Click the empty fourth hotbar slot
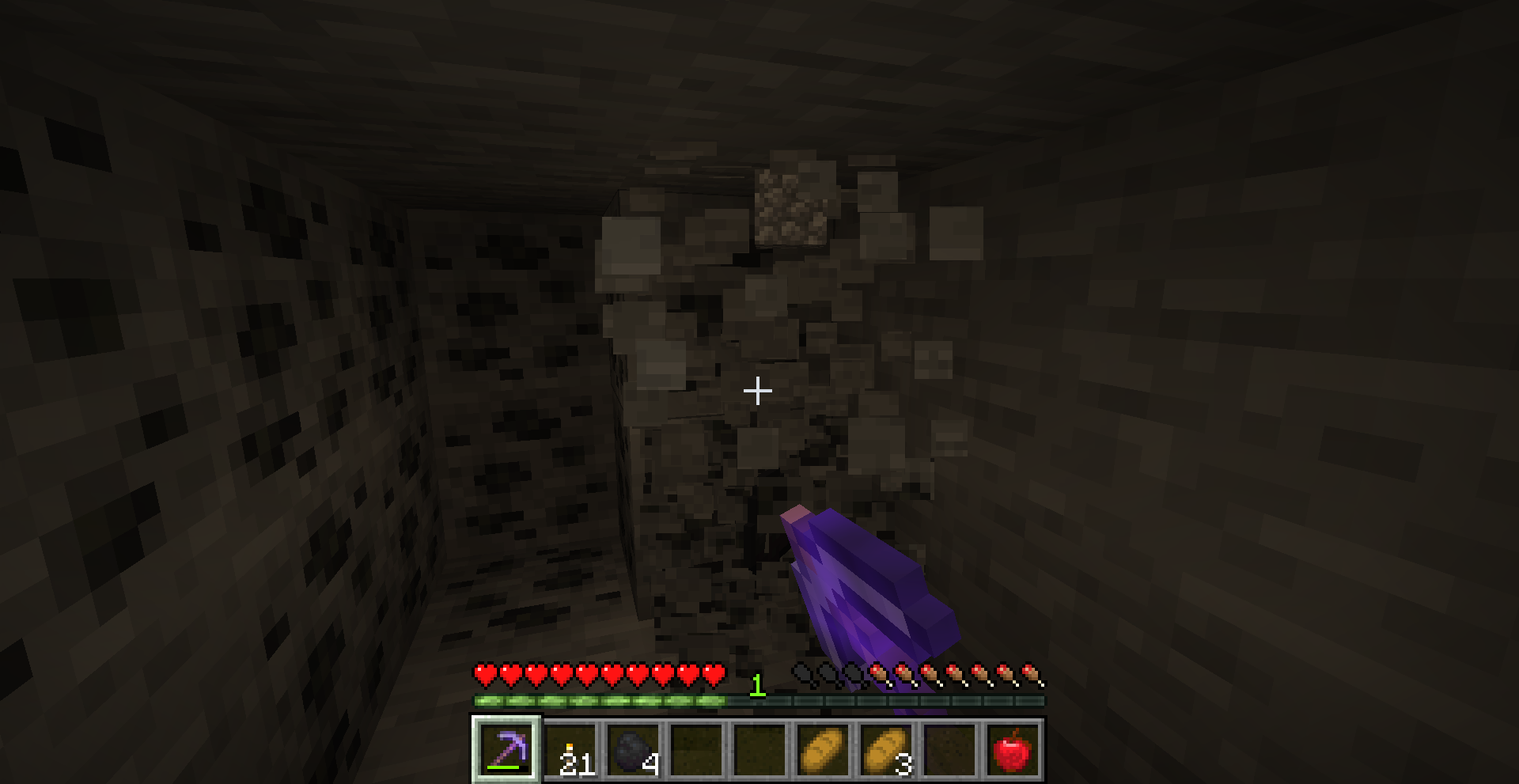Image resolution: width=1519 pixels, height=784 pixels. [698, 748]
